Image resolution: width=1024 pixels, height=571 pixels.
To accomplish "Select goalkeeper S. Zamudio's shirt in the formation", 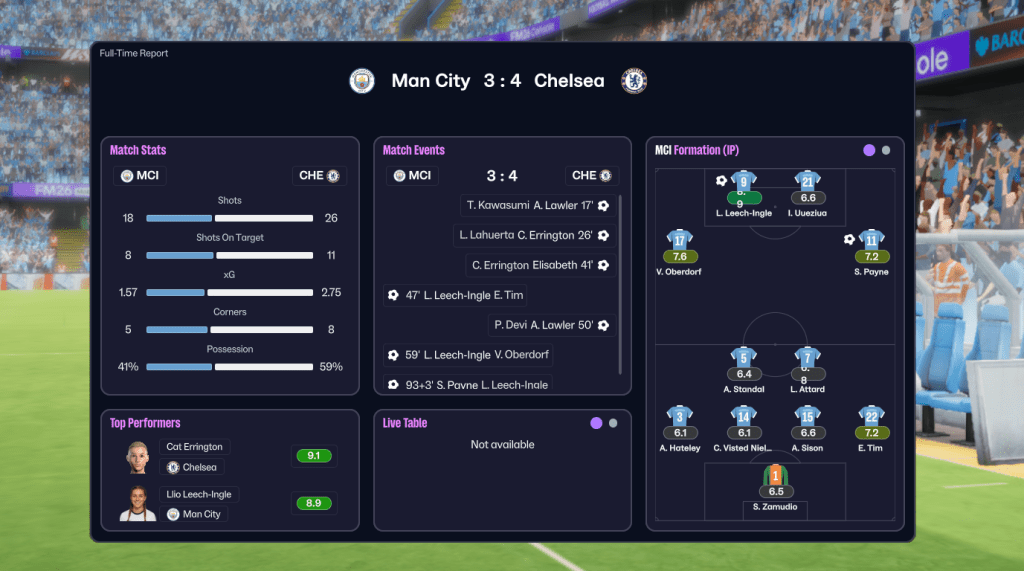I will tap(776, 475).
